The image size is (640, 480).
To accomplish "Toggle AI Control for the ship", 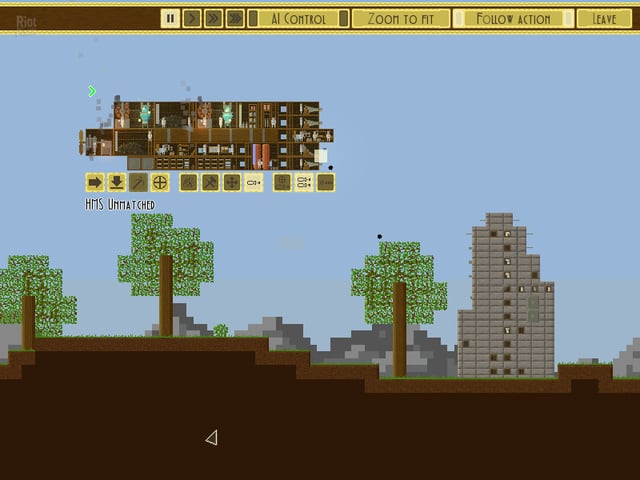I will pos(298,18).
